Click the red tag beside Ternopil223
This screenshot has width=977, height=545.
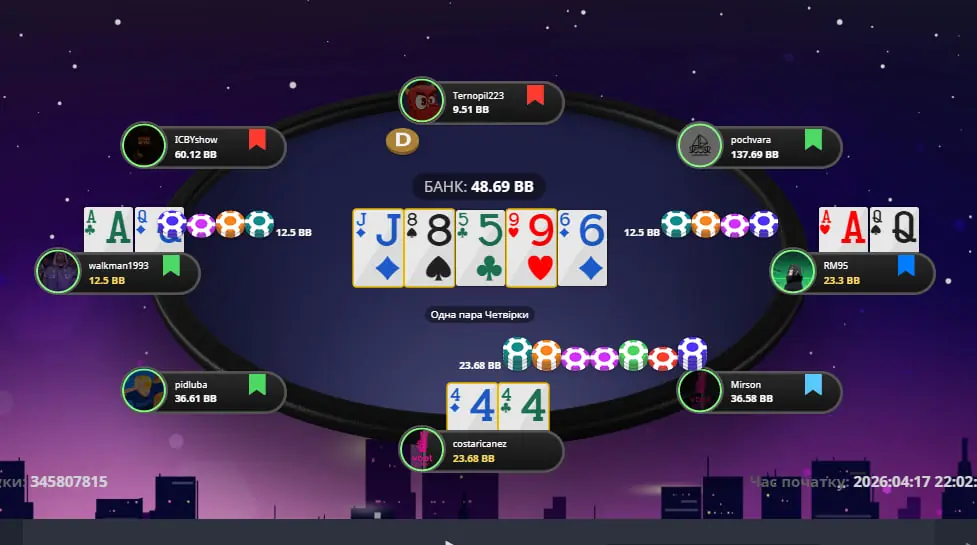pos(535,96)
